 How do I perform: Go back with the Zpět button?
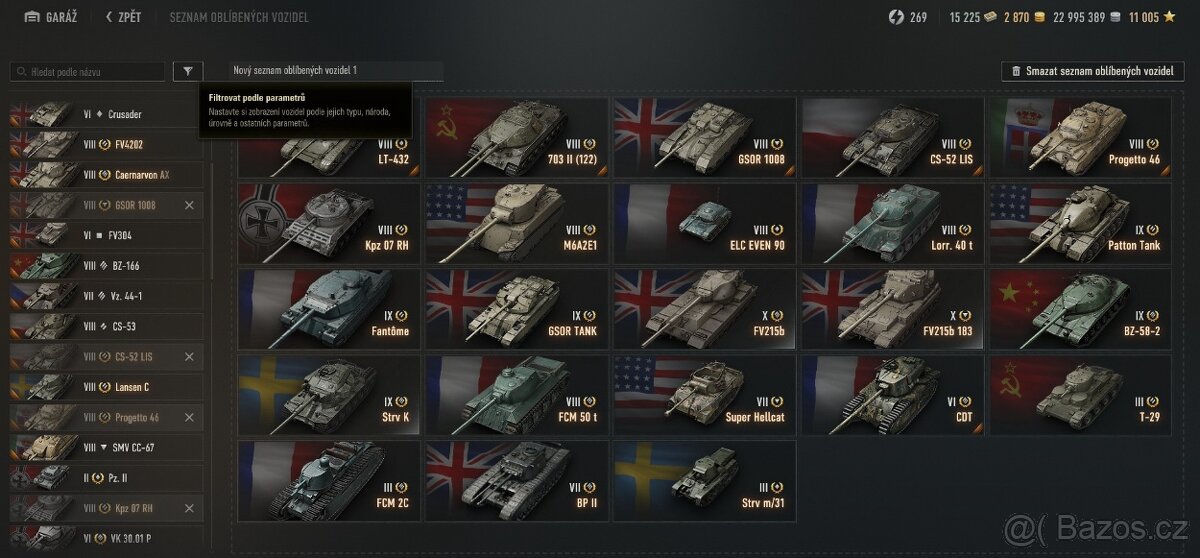124,17
